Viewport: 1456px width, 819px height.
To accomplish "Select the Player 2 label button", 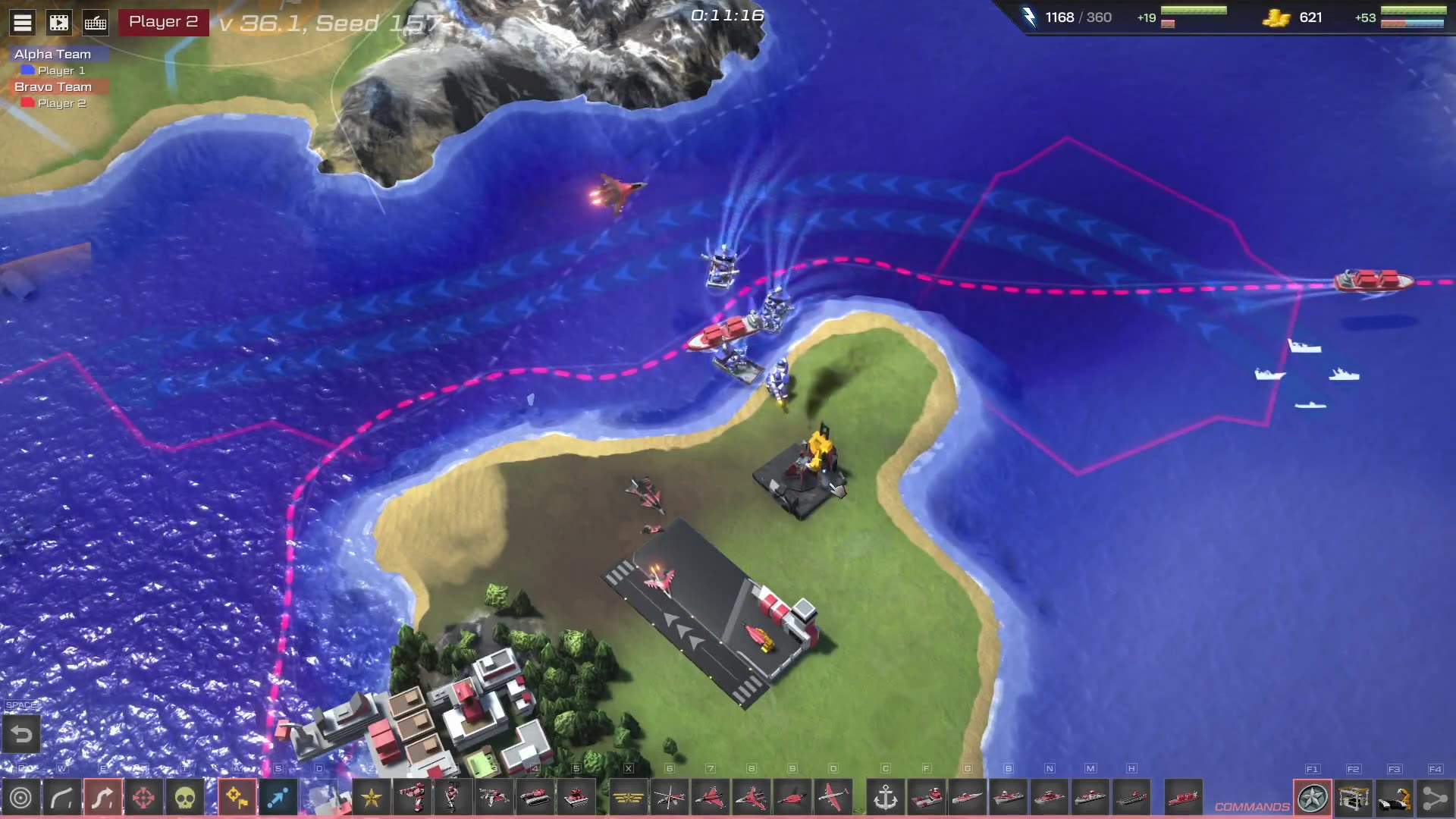I will coord(163,22).
